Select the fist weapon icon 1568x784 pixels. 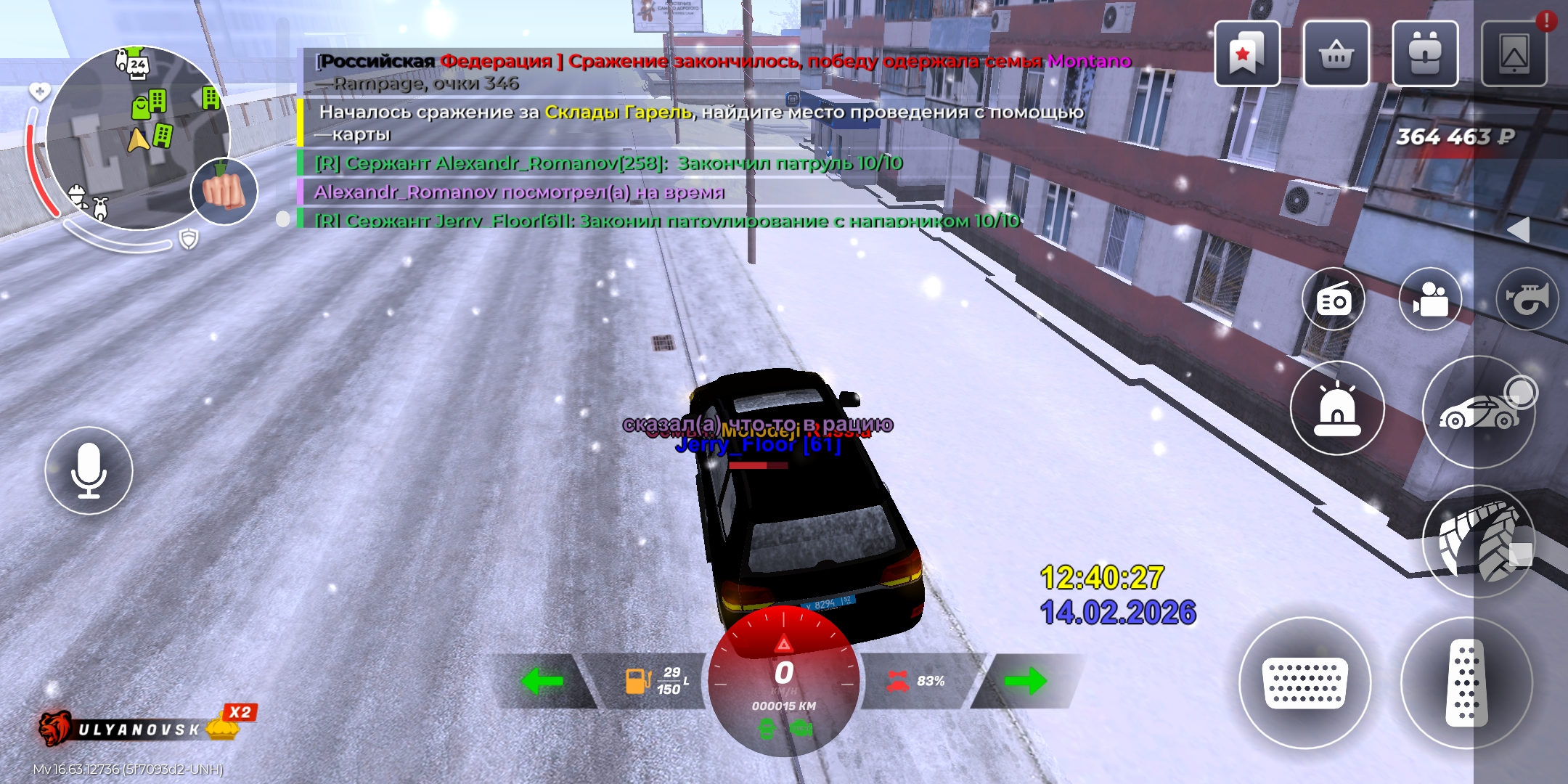coord(224,192)
